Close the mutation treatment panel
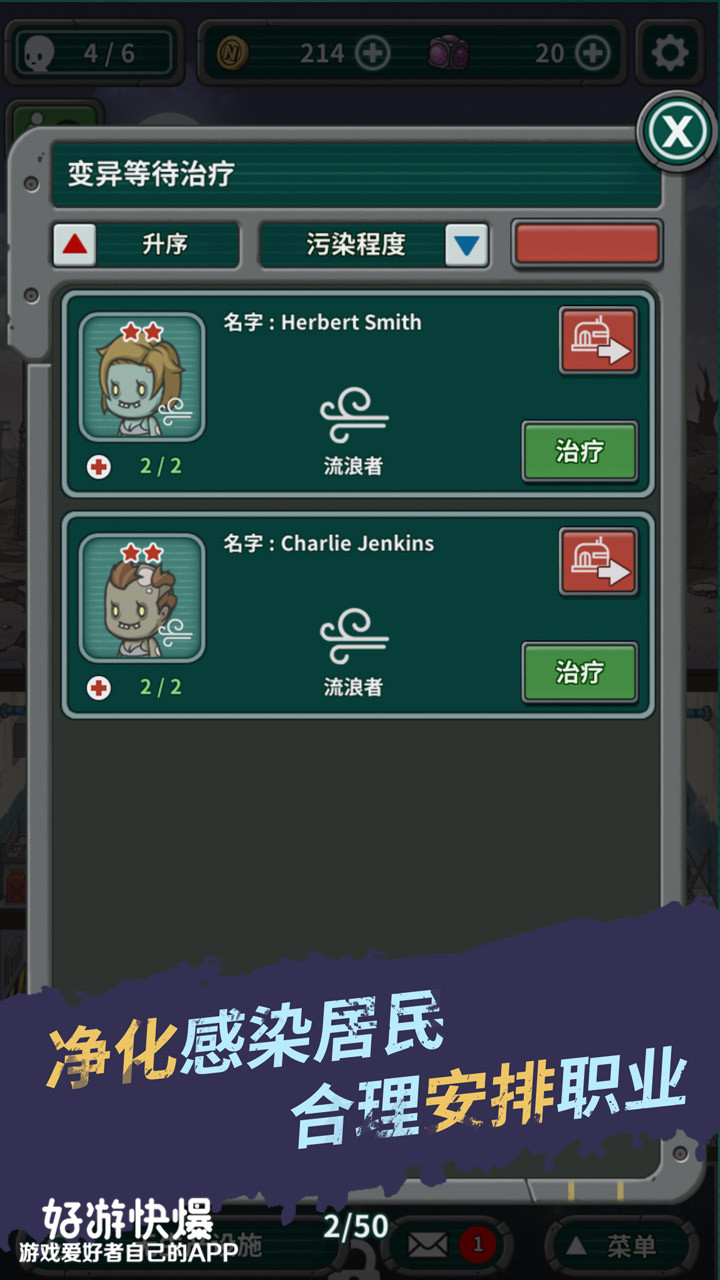Image resolution: width=720 pixels, height=1280 pixels. click(677, 131)
